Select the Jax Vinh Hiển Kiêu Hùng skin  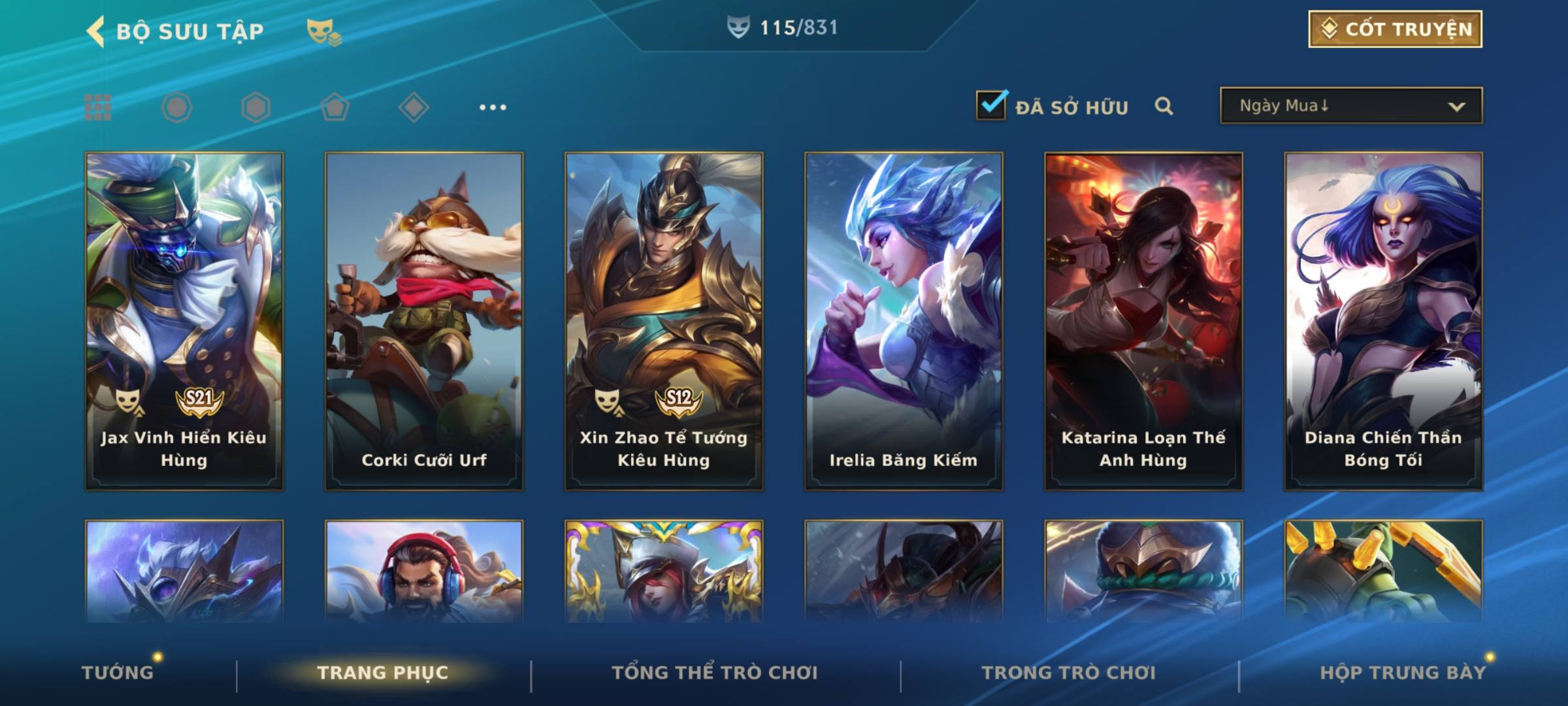(x=184, y=320)
